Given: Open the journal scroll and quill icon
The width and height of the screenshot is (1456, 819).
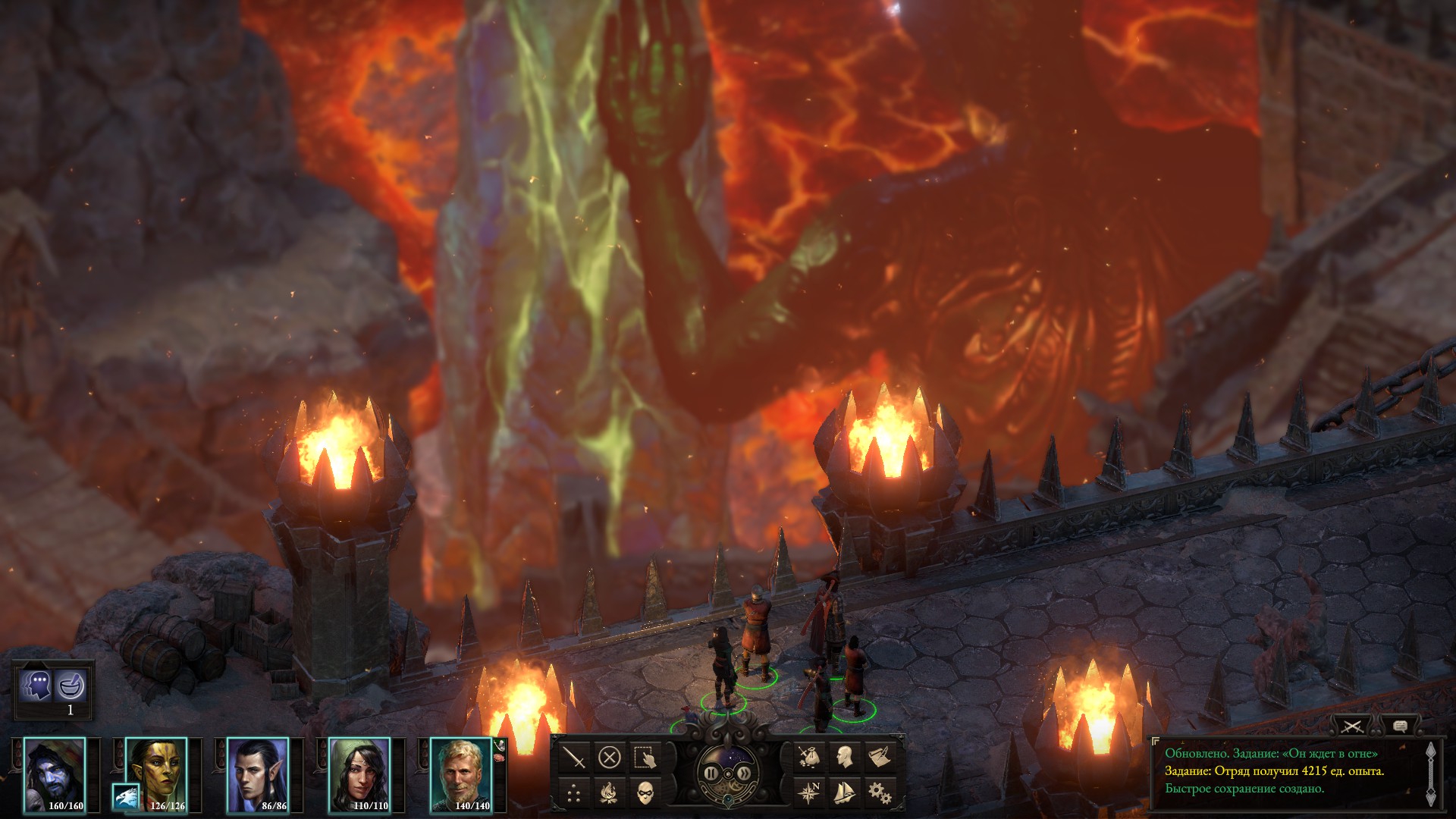Looking at the screenshot, I should [x=880, y=756].
